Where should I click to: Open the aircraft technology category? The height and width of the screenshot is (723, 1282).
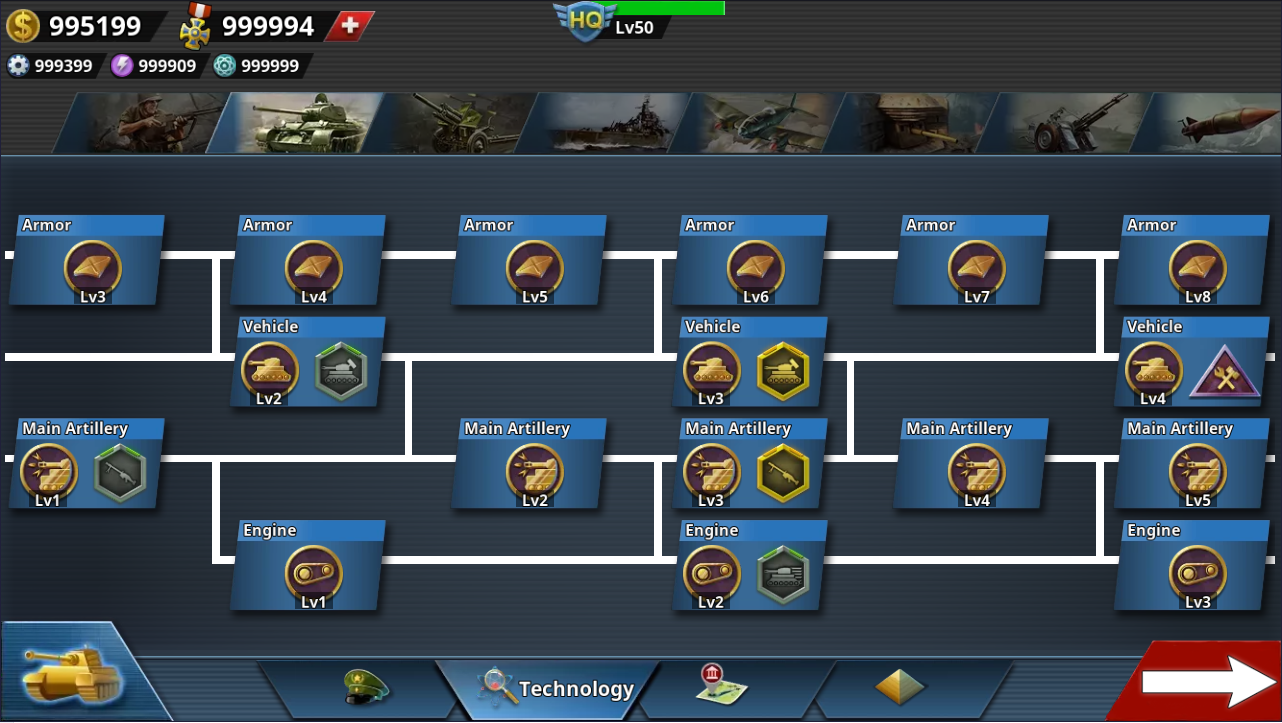pyautogui.click(x=760, y=122)
